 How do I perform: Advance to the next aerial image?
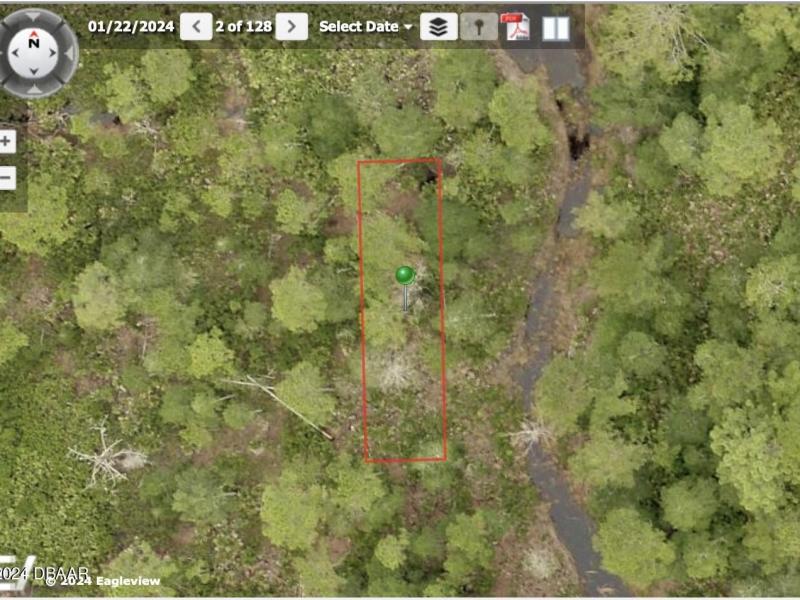(291, 27)
